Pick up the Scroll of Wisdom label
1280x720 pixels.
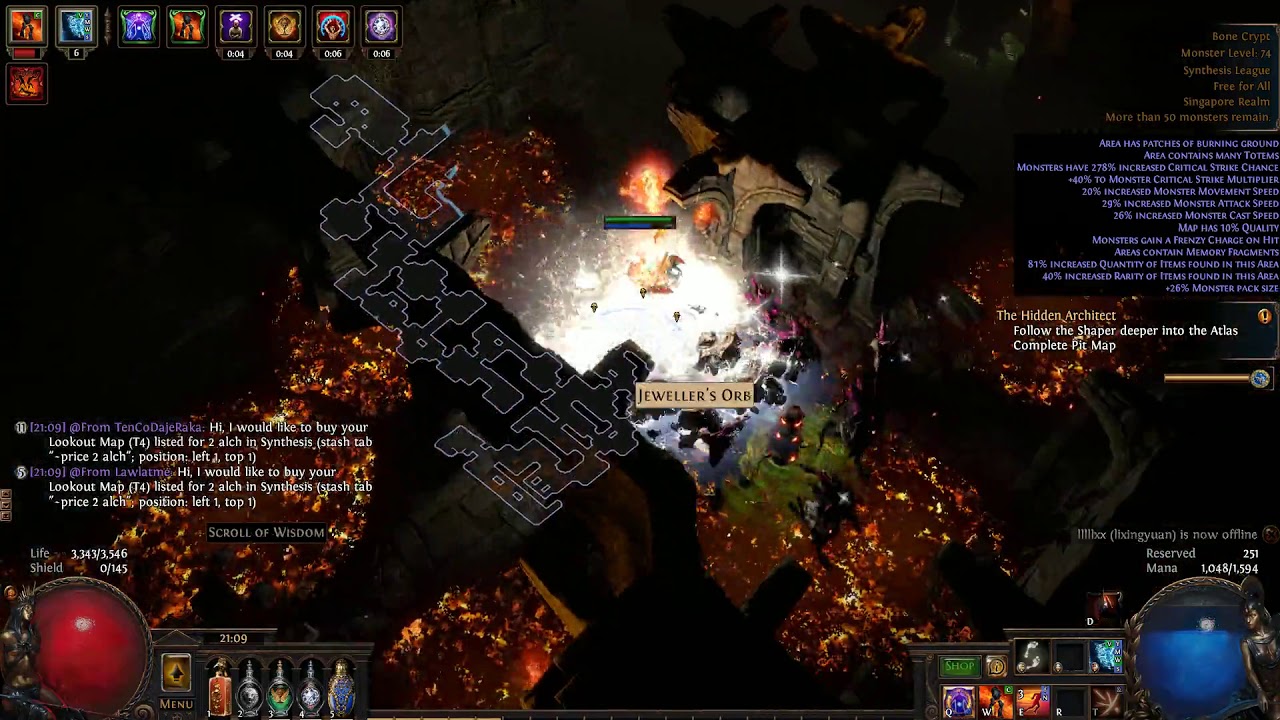point(266,533)
